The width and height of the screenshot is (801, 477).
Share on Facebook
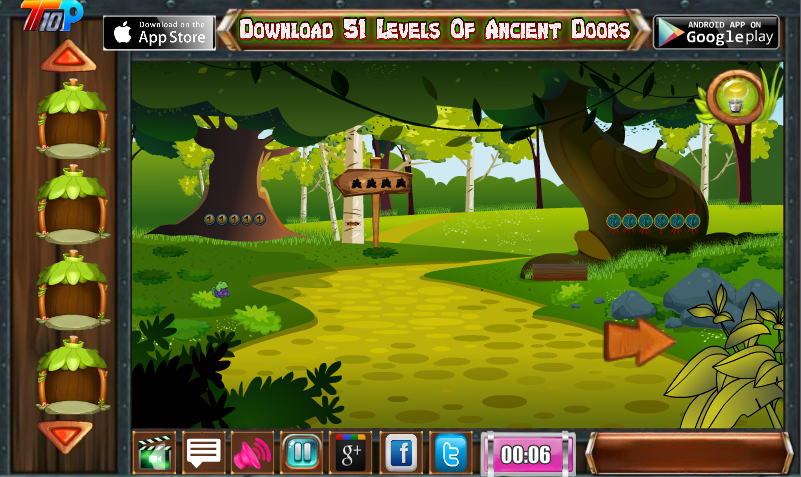click(401, 454)
